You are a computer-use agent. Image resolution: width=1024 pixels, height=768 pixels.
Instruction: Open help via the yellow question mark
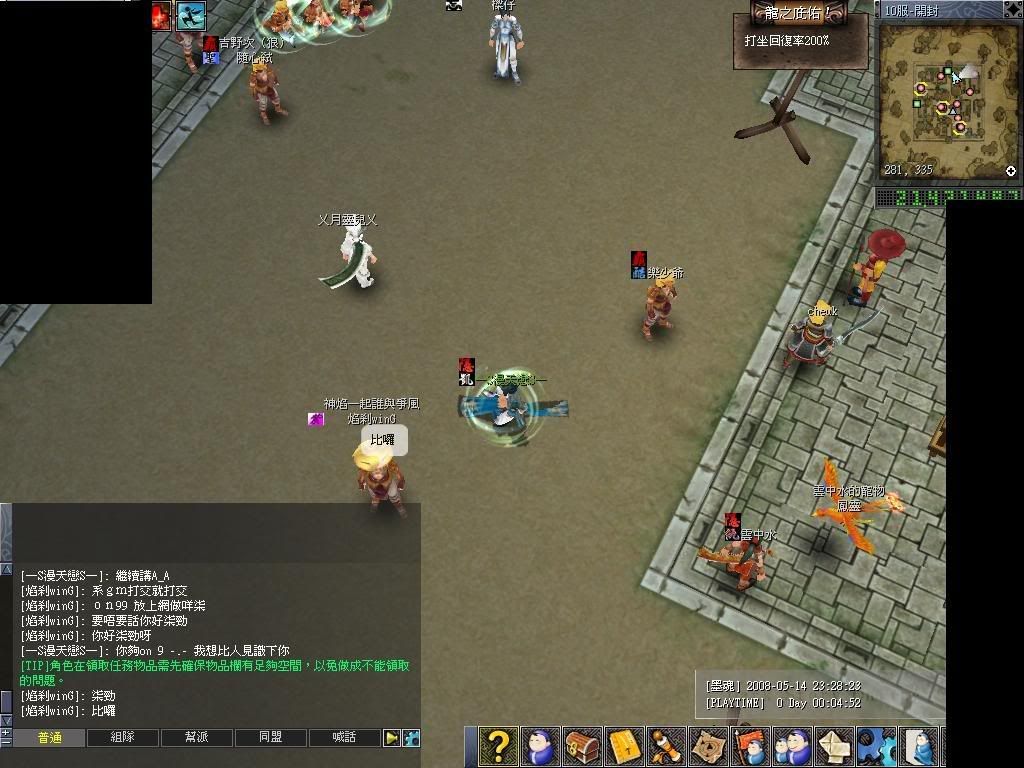tap(497, 746)
